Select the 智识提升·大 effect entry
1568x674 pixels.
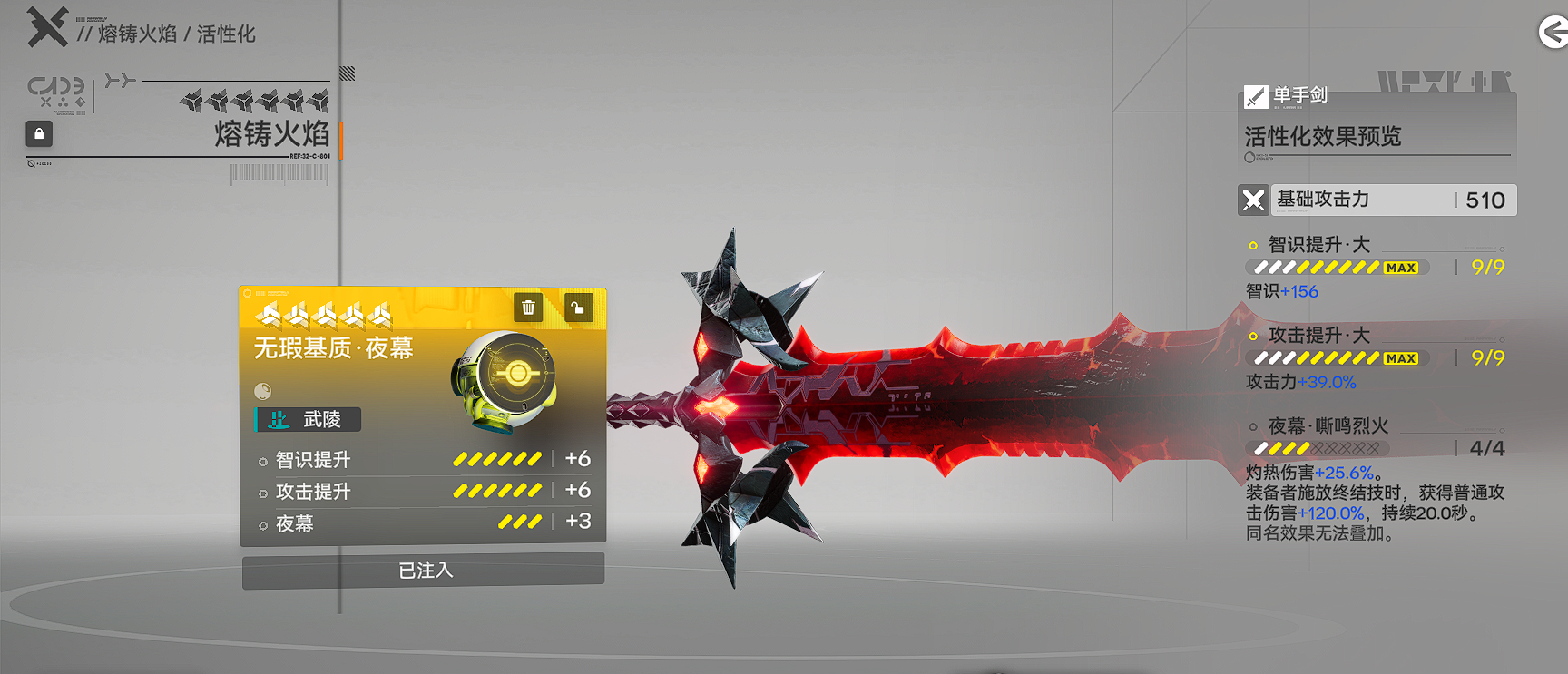1318,245
